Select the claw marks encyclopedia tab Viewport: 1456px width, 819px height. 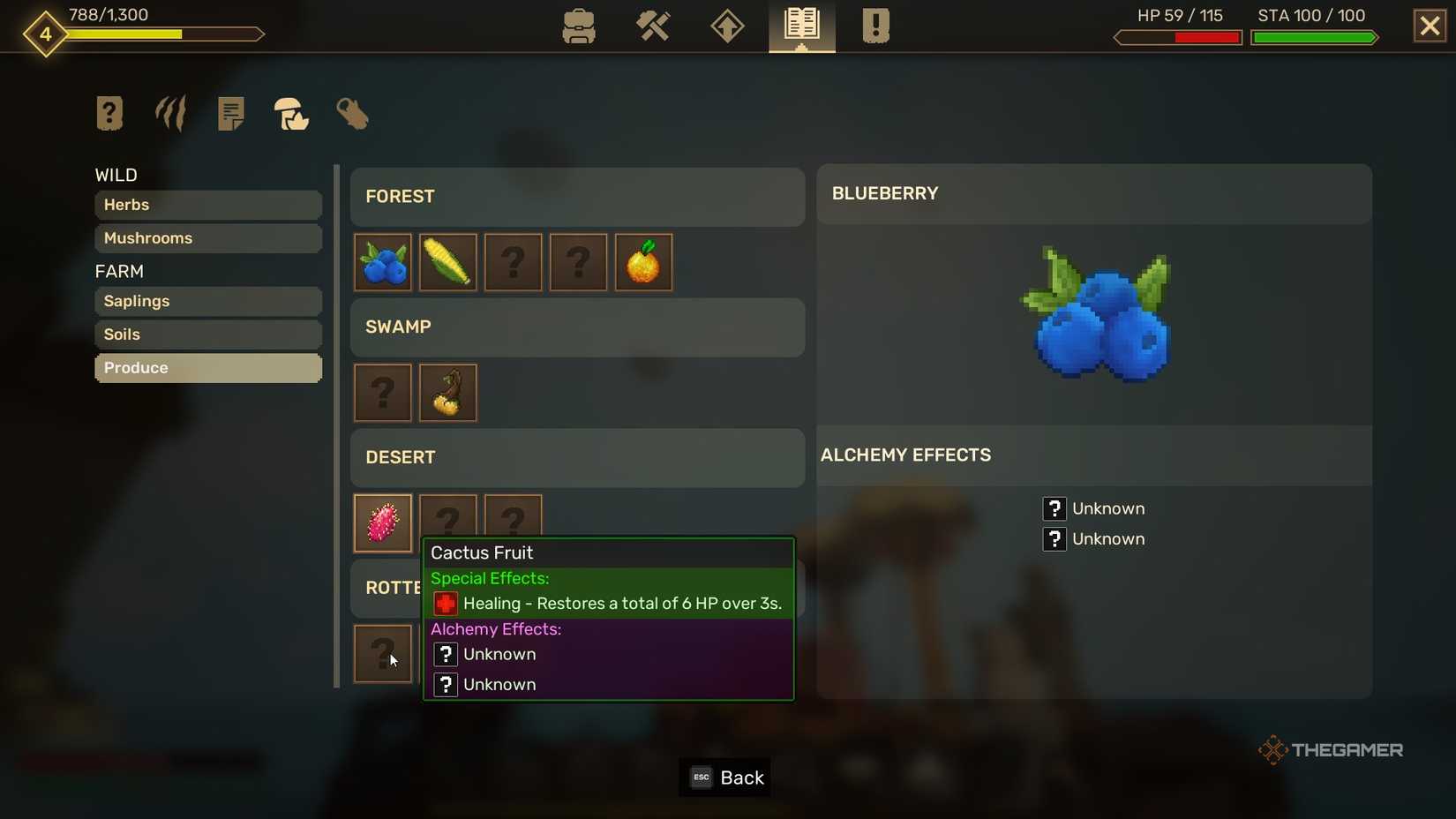169,113
